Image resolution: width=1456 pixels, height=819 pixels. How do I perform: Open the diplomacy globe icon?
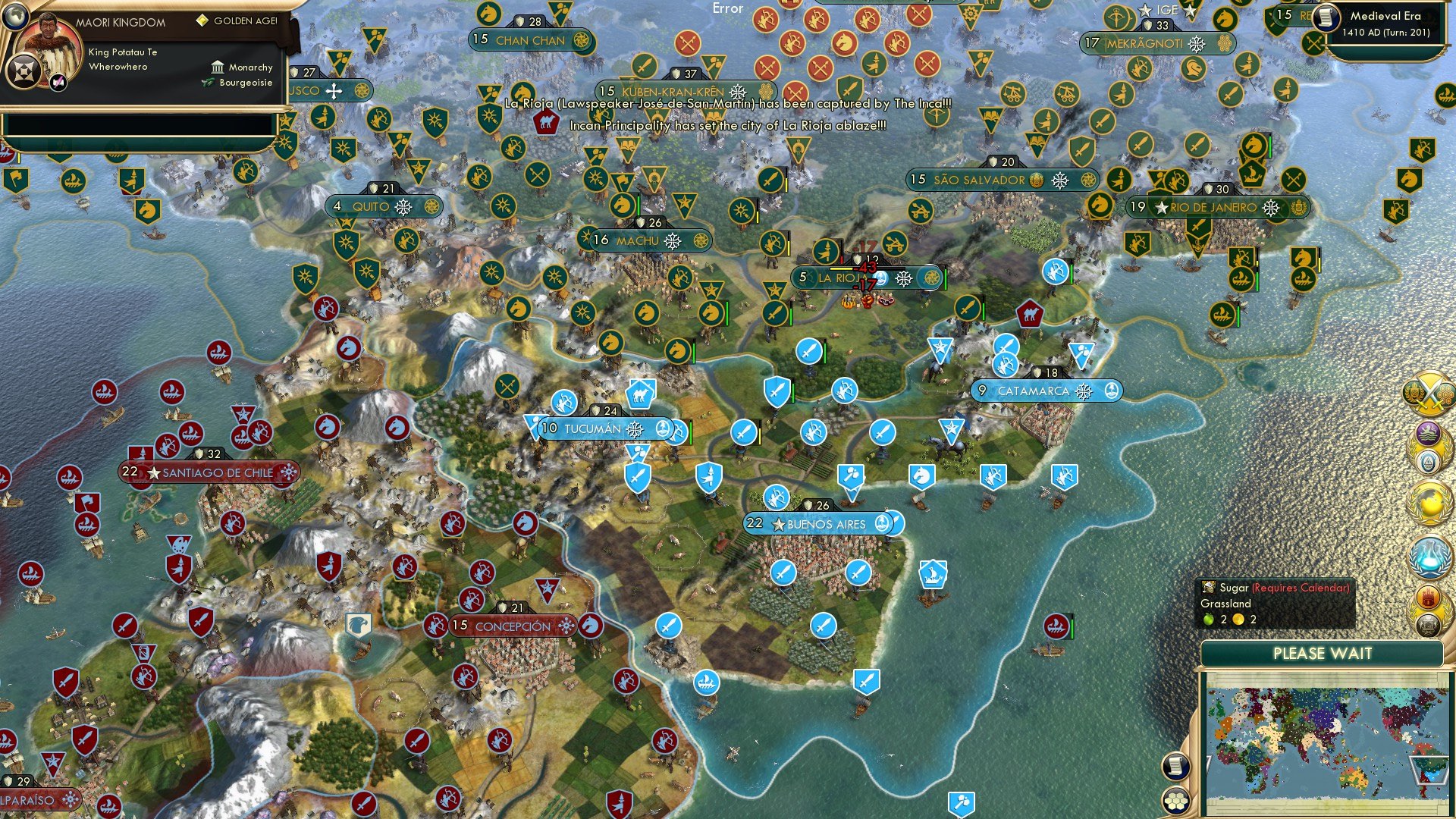1429,500
